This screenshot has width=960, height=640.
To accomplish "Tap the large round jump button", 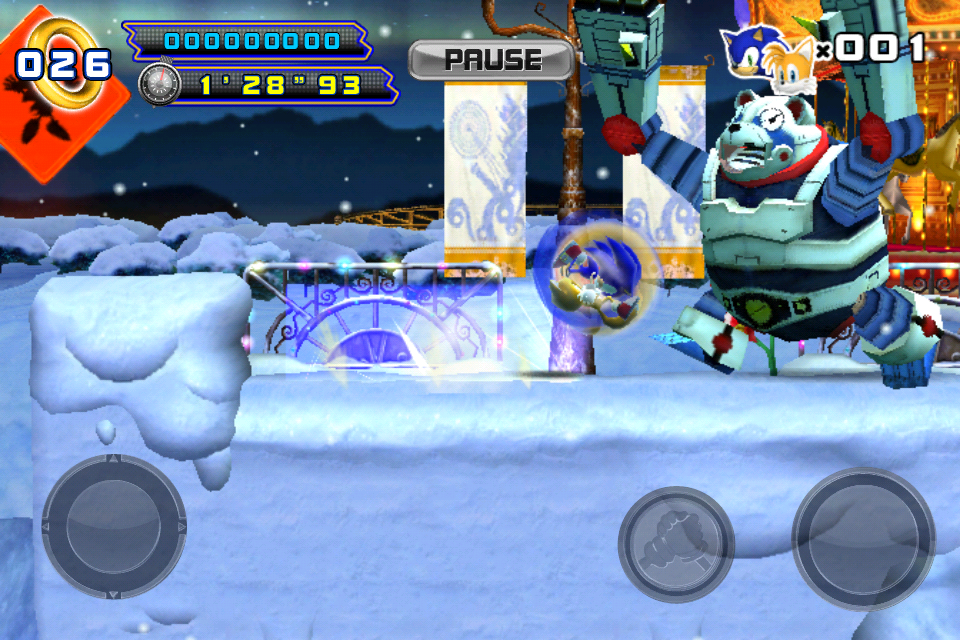I will coord(863,539).
